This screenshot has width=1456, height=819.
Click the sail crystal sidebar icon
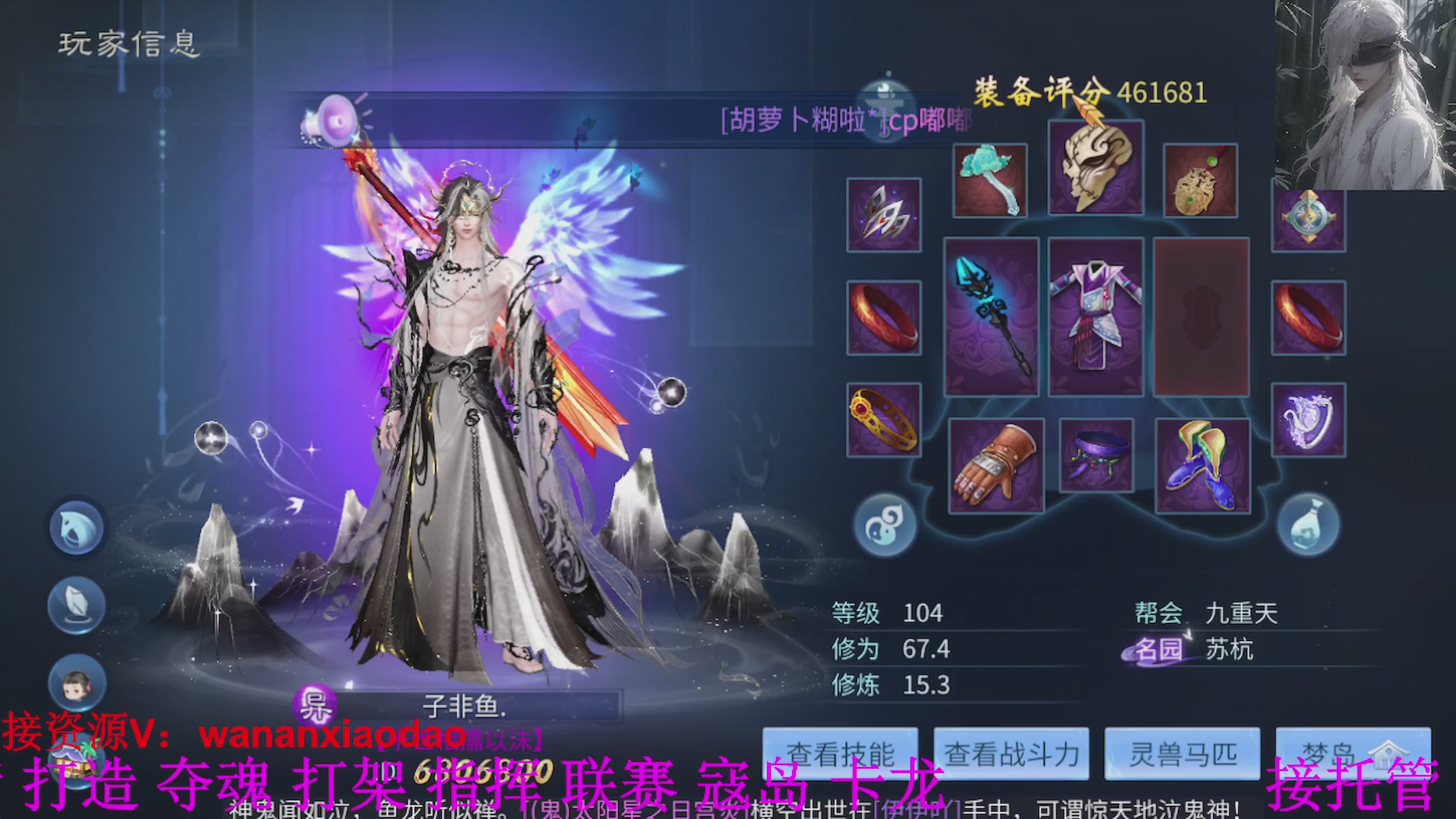tap(75, 605)
